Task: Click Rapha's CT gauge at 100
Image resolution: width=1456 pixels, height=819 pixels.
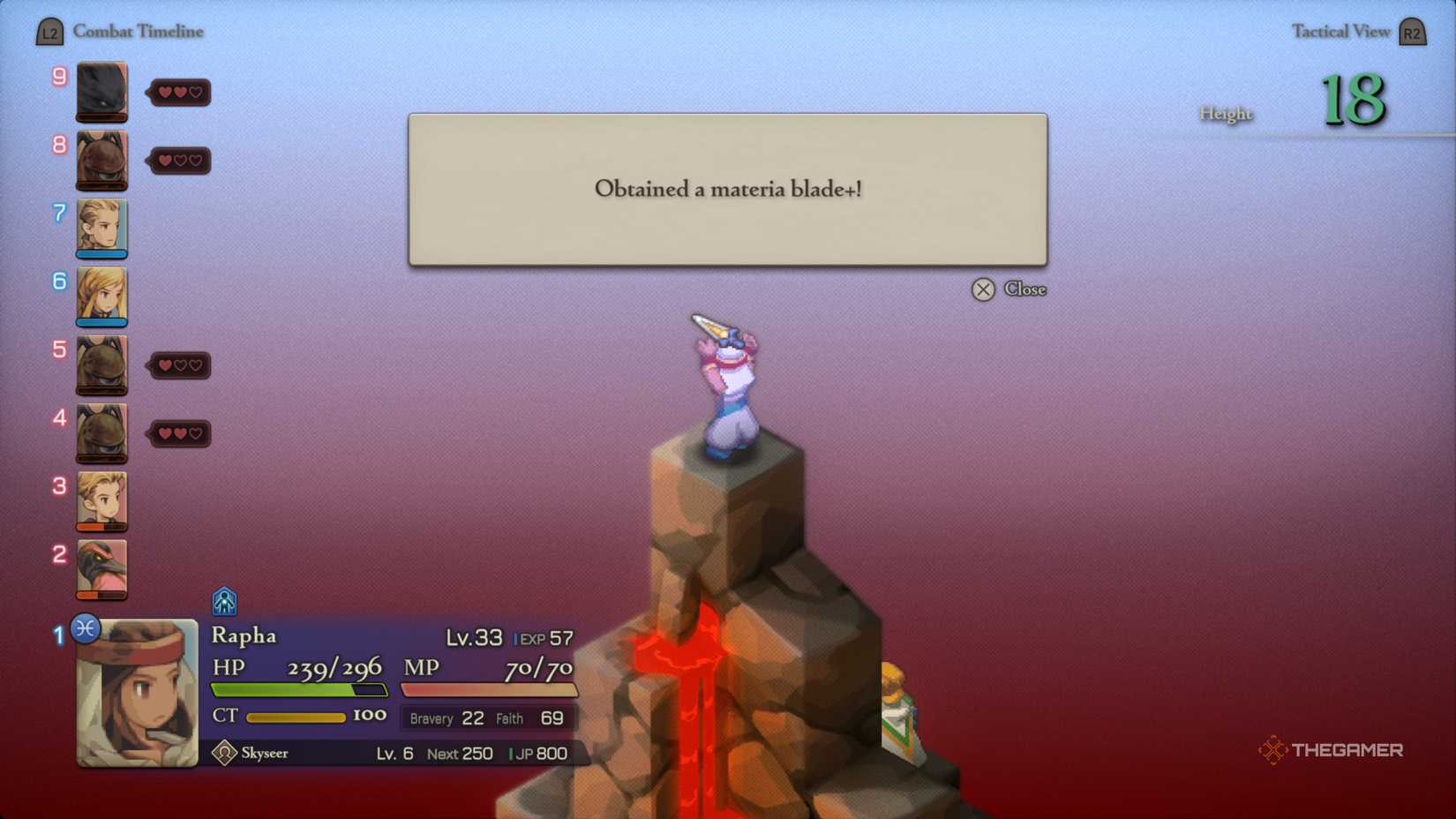Action: click(296, 717)
